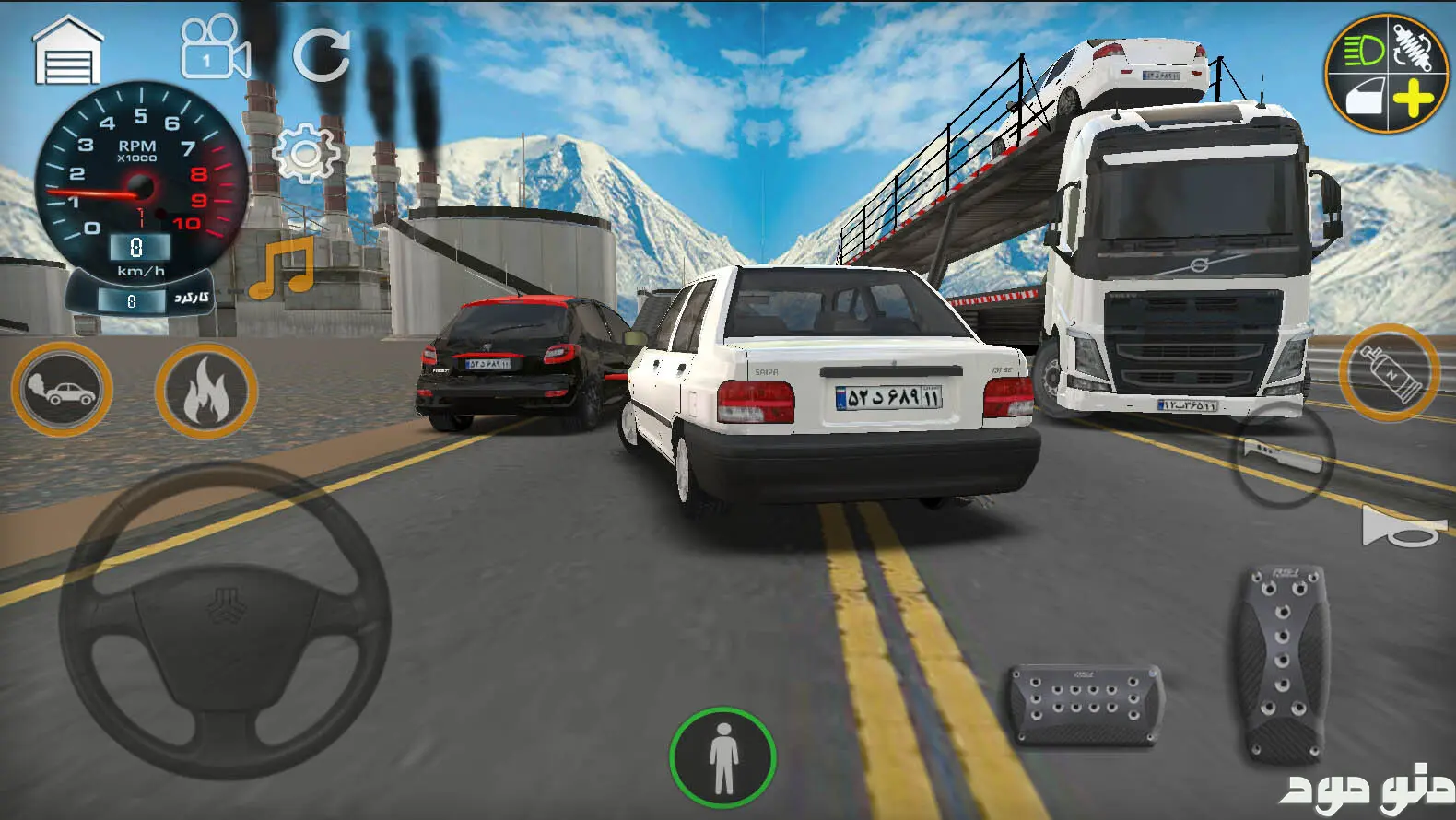Viewport: 1456px width, 820px height.
Task: Reset the car with the circular arrow
Action: pyautogui.click(x=322, y=53)
